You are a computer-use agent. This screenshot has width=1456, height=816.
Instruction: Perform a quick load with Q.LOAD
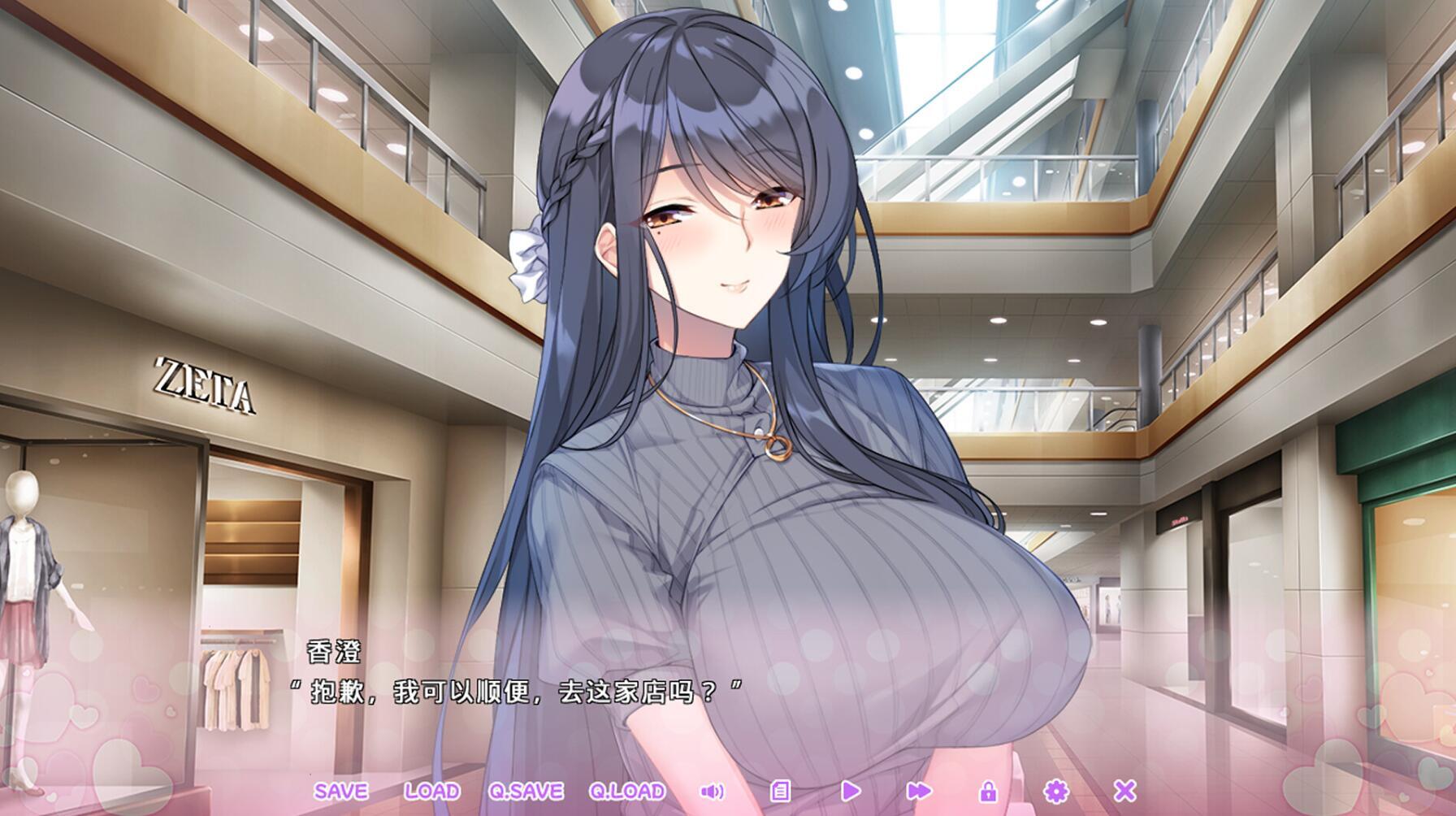coord(626,790)
